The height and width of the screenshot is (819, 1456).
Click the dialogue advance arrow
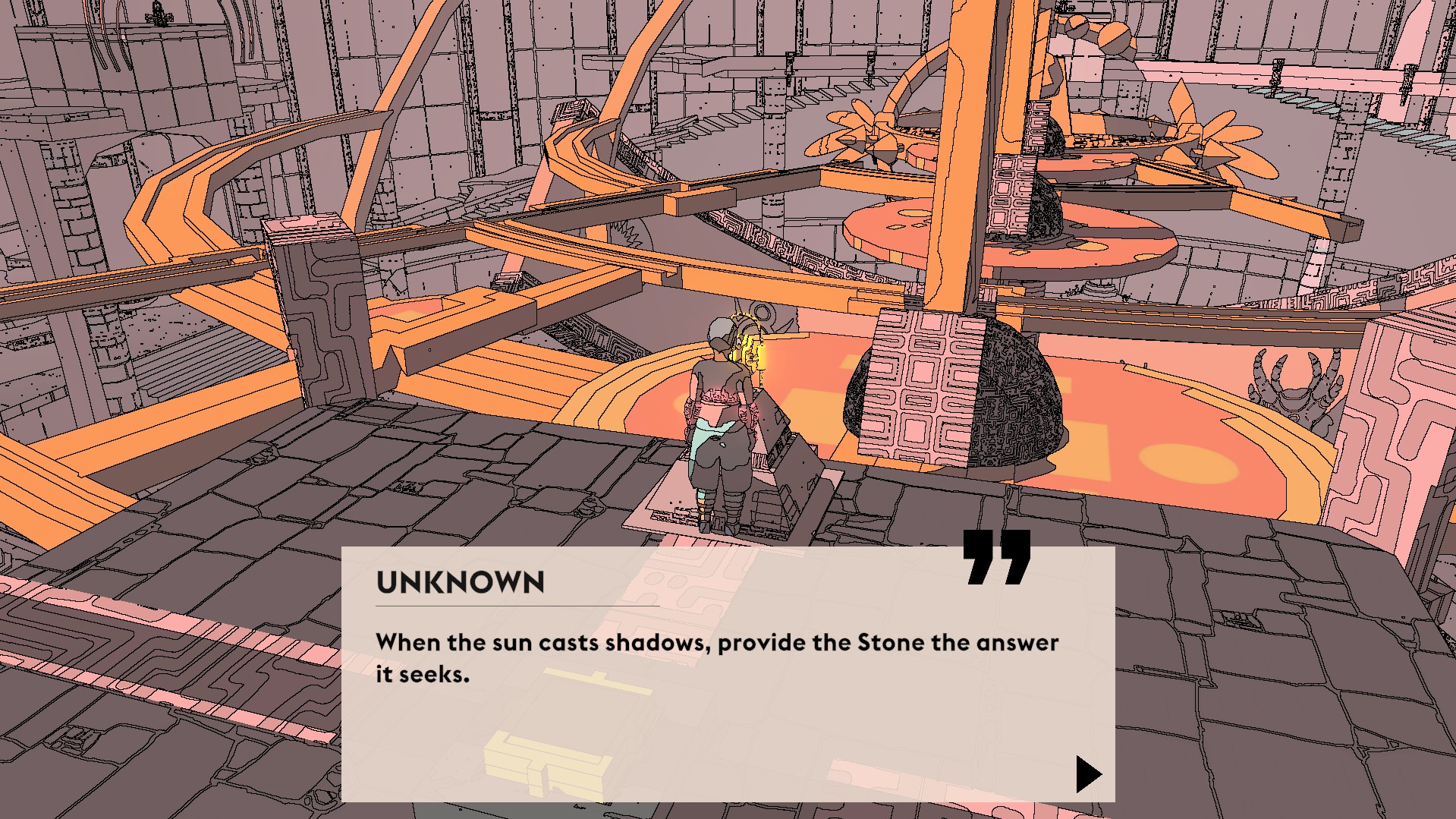pyautogui.click(x=1090, y=773)
